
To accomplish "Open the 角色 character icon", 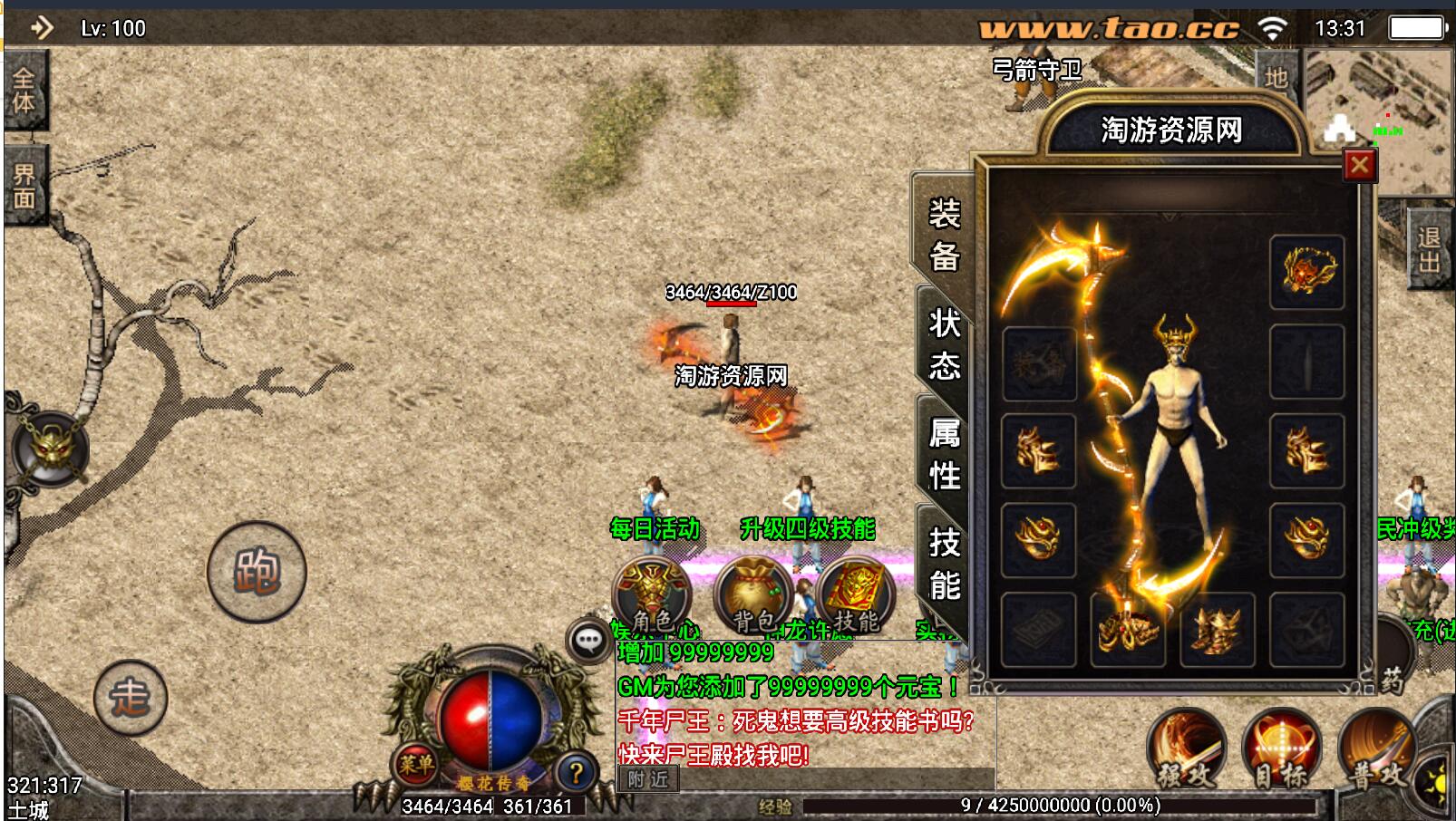I will [x=652, y=595].
